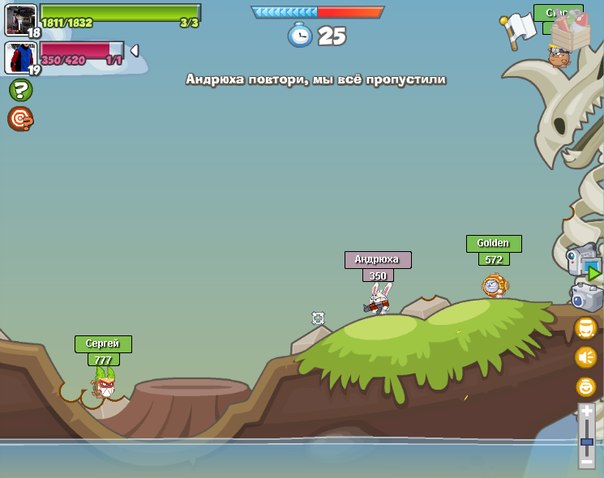Viewport: 604px width, 478px height.
Task: Click the orange button above the speaker
Action: 586,328
